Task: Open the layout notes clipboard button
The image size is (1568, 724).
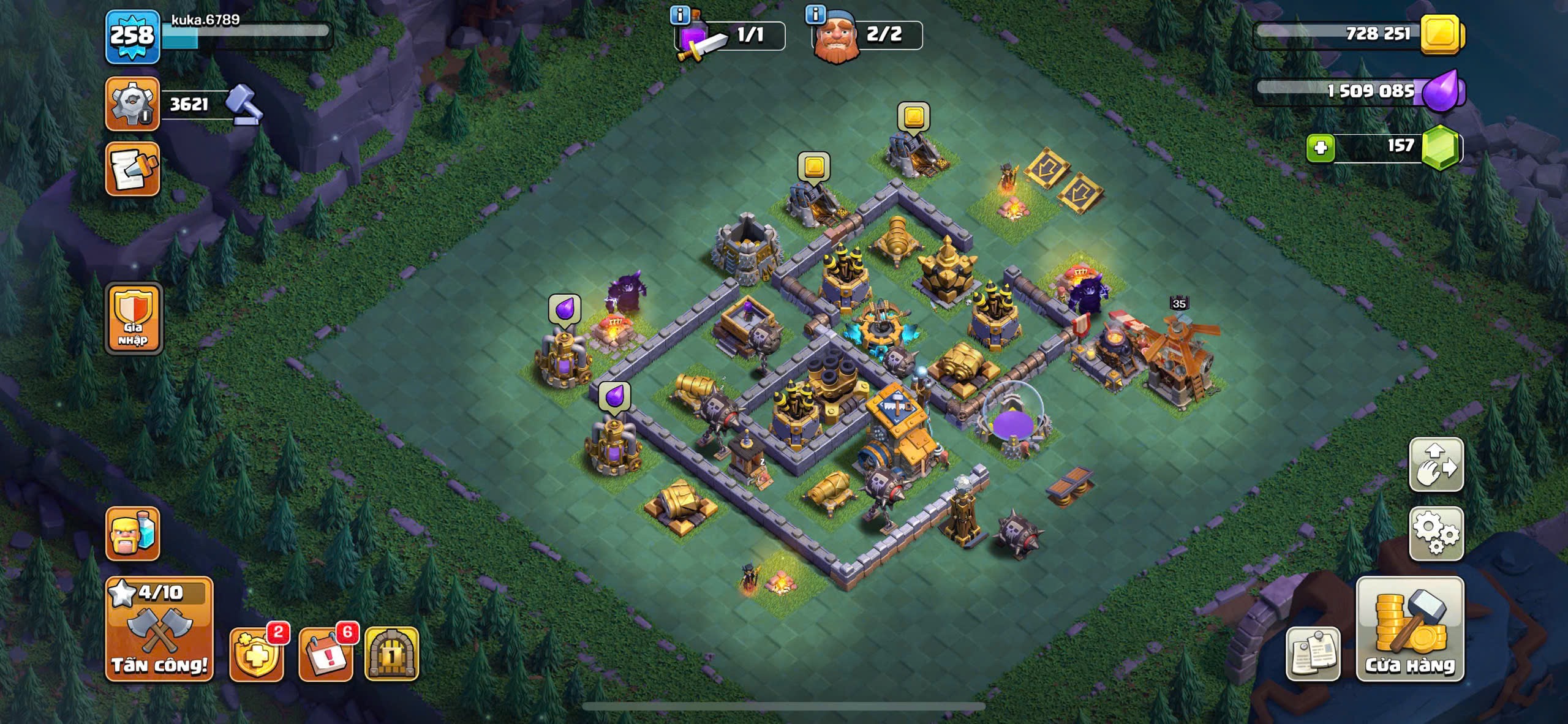Action: tap(1312, 655)
